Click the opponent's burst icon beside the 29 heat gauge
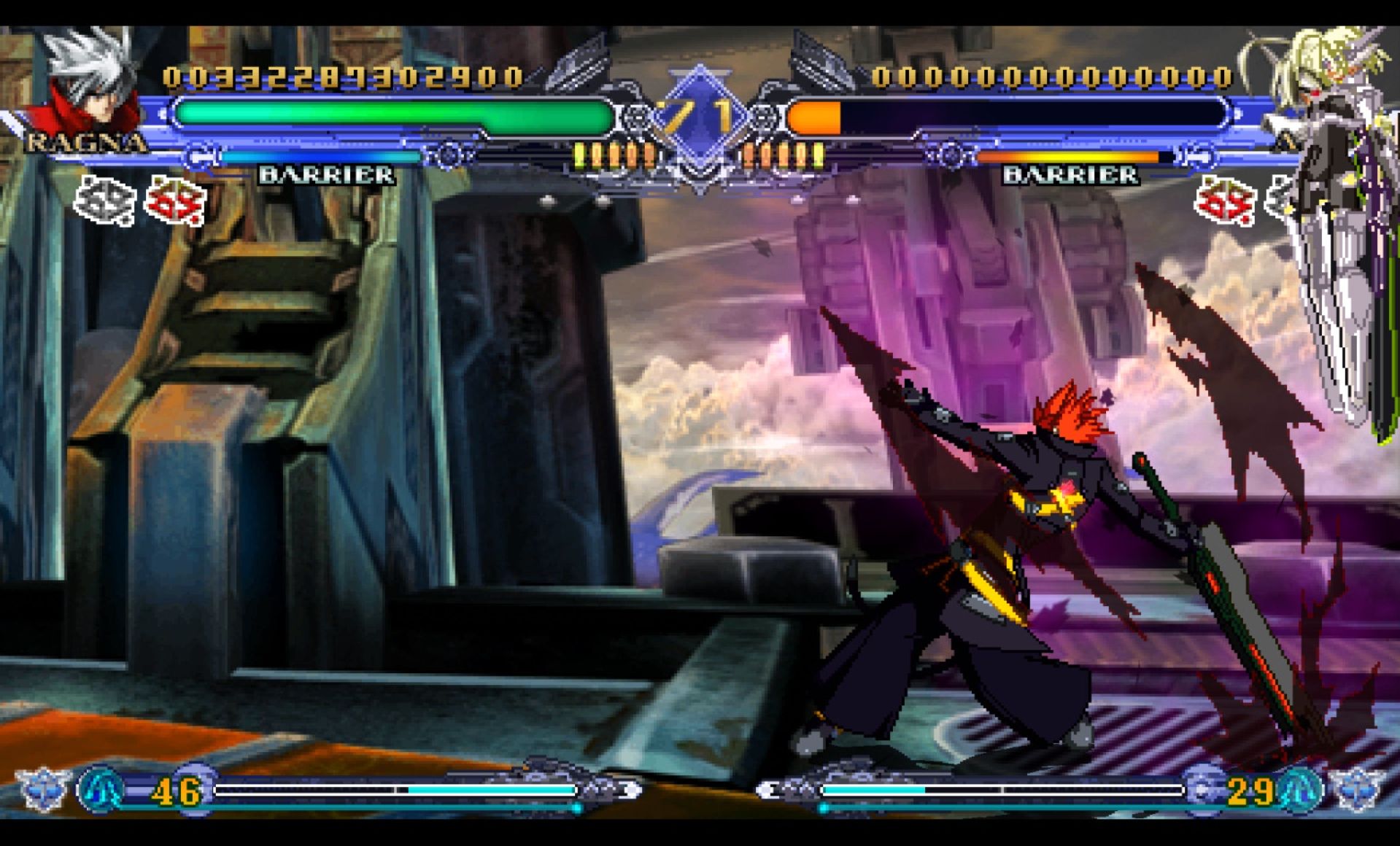 point(1299,789)
